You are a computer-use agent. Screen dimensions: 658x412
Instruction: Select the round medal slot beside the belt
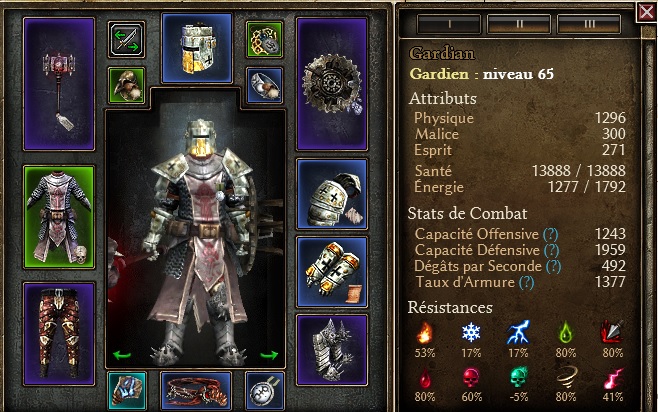tap(265, 390)
